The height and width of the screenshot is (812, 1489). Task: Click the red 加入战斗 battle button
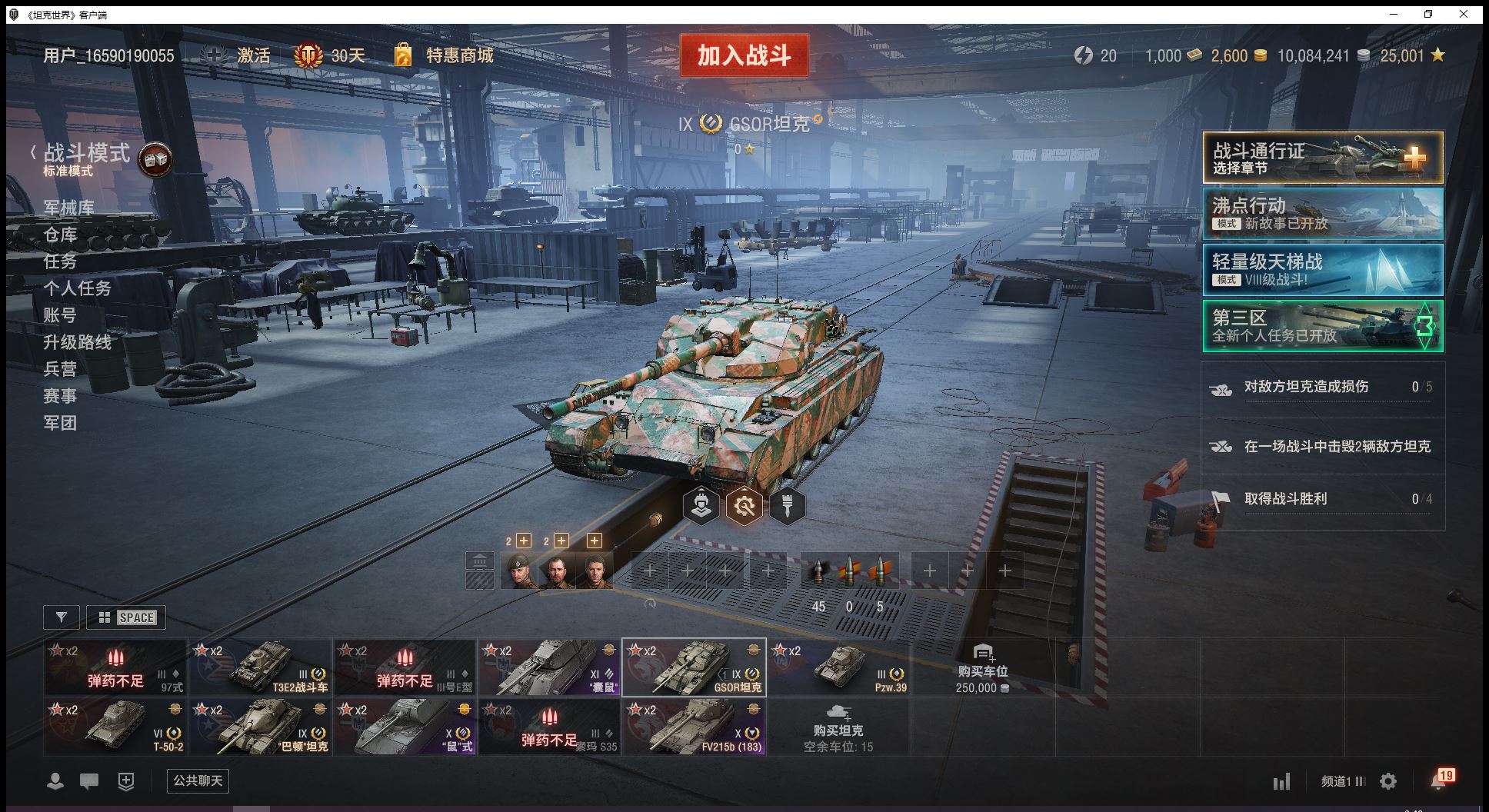[744, 55]
